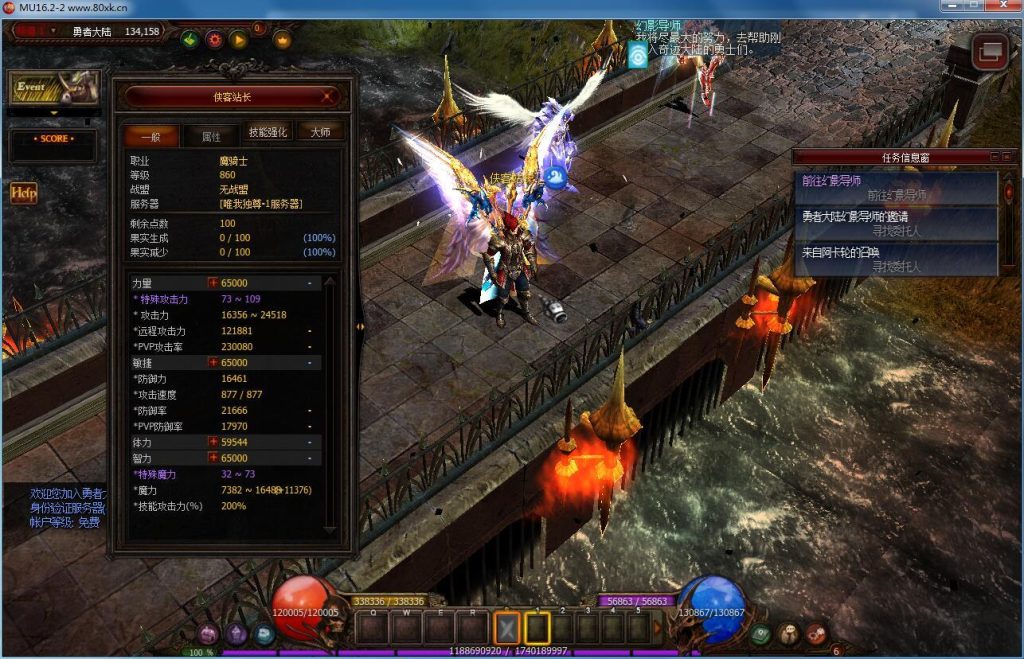This screenshot has height=659, width=1024.
Task: Choose the 勇者大陆幻影导师的邀请 quest
Action: (896, 222)
